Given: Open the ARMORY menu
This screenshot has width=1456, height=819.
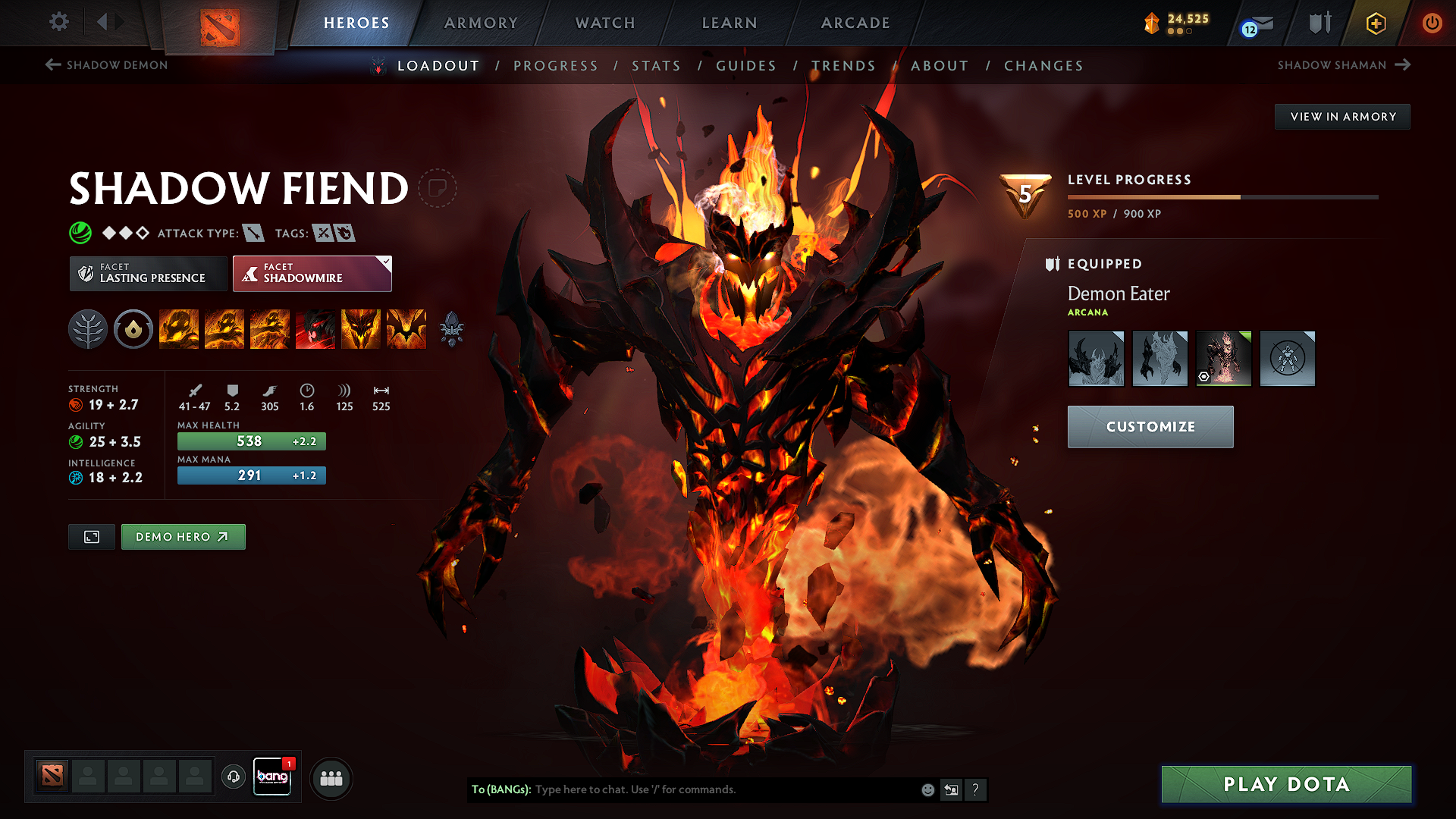Looking at the screenshot, I should [481, 23].
